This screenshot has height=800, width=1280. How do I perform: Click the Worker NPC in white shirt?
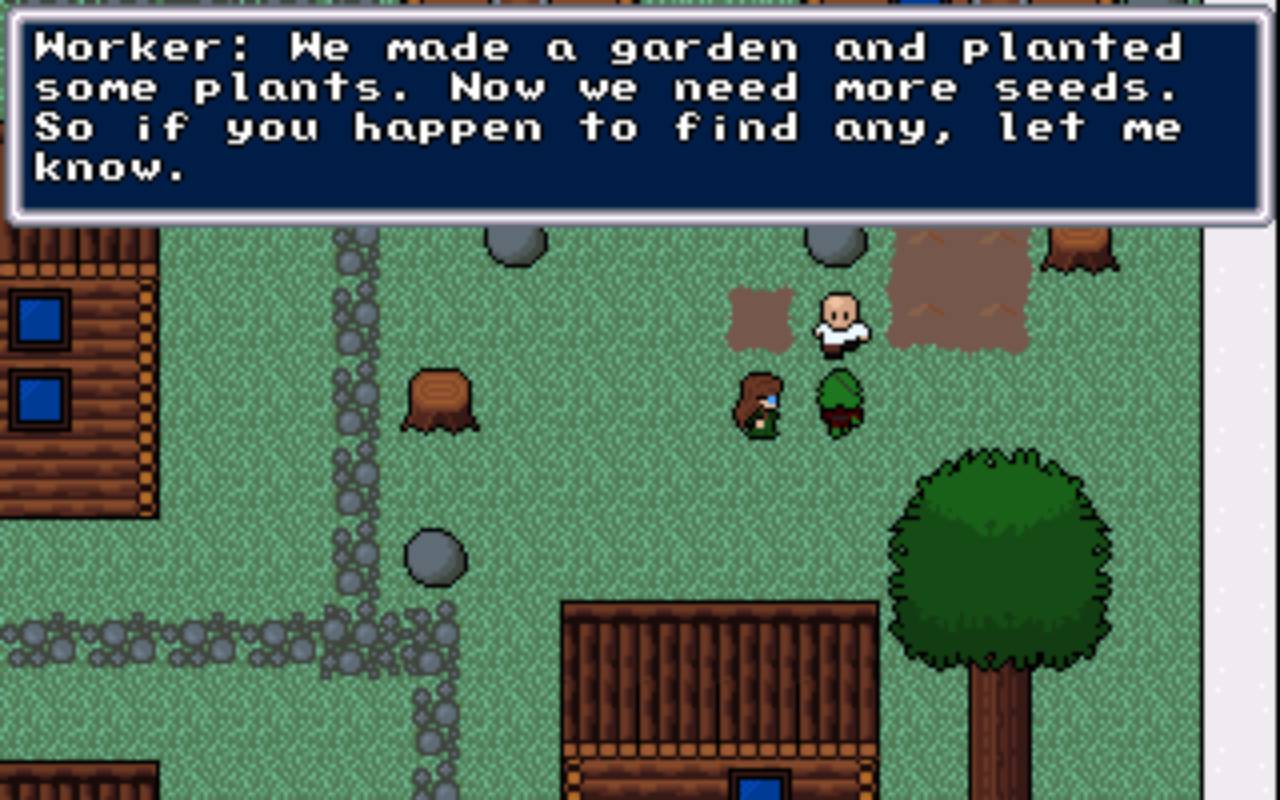click(840, 325)
